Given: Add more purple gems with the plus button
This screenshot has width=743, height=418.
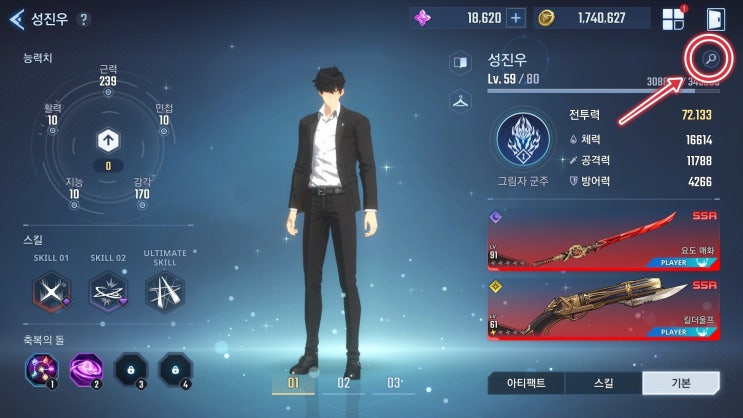Looking at the screenshot, I should [x=515, y=18].
